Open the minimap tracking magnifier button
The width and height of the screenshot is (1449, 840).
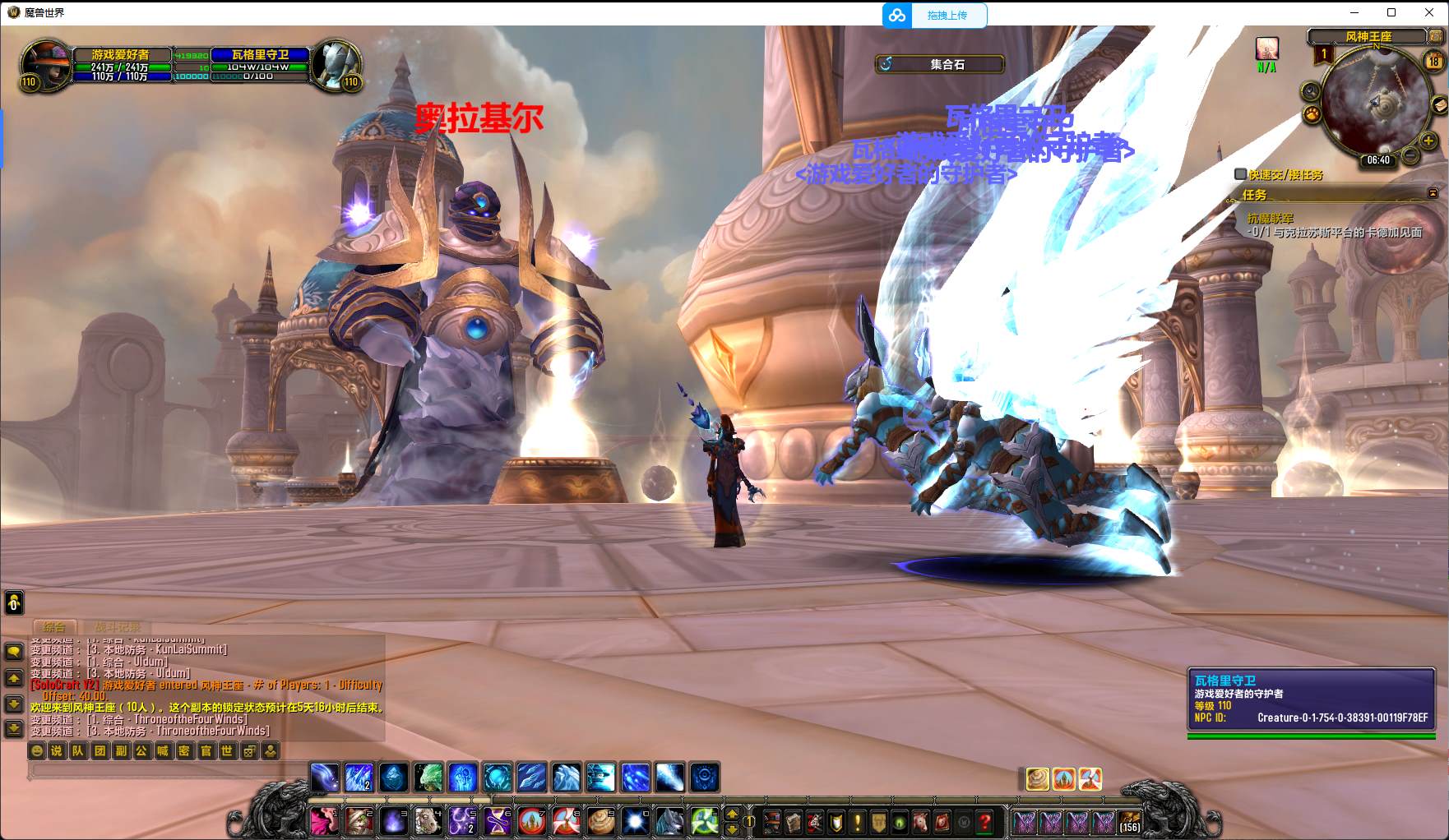click(1310, 92)
